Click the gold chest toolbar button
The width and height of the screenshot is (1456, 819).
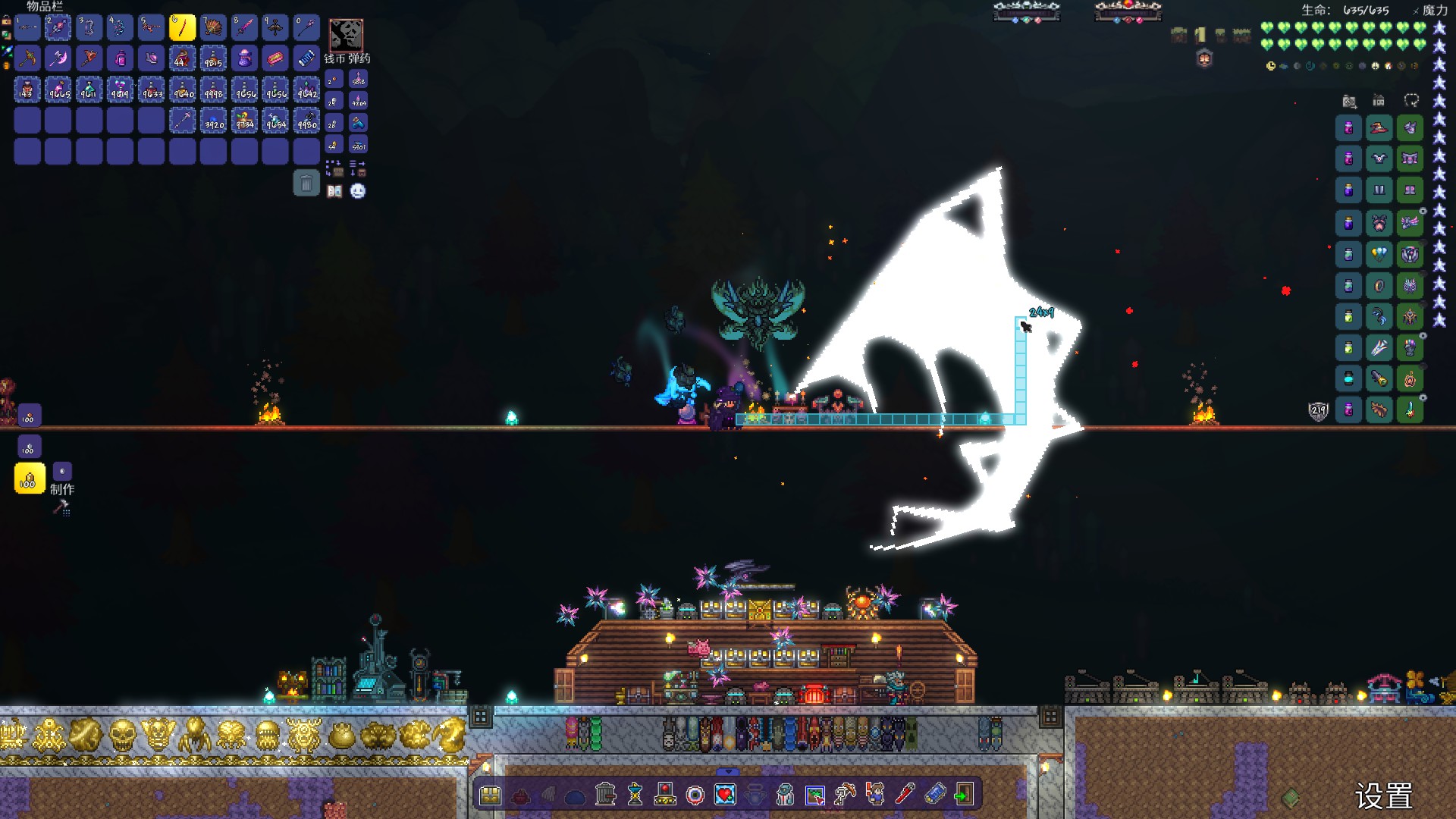491,795
